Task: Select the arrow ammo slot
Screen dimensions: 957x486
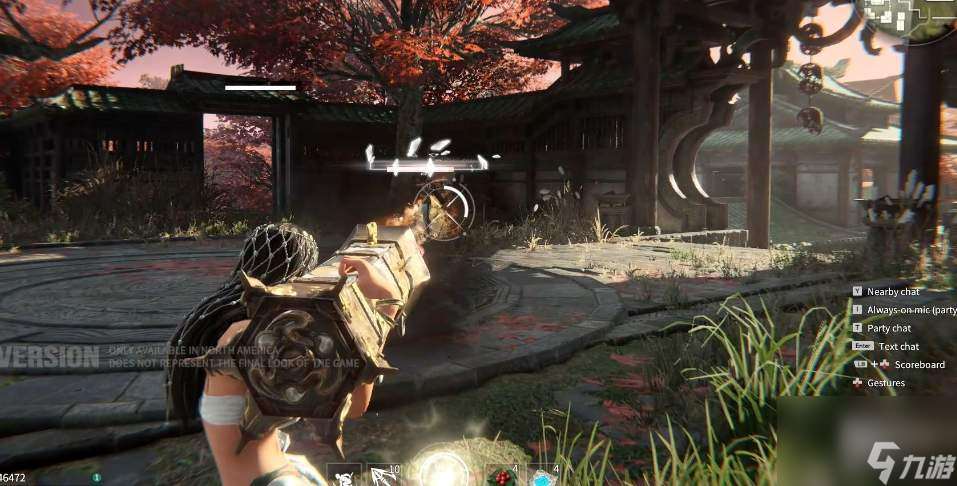Action: click(385, 476)
